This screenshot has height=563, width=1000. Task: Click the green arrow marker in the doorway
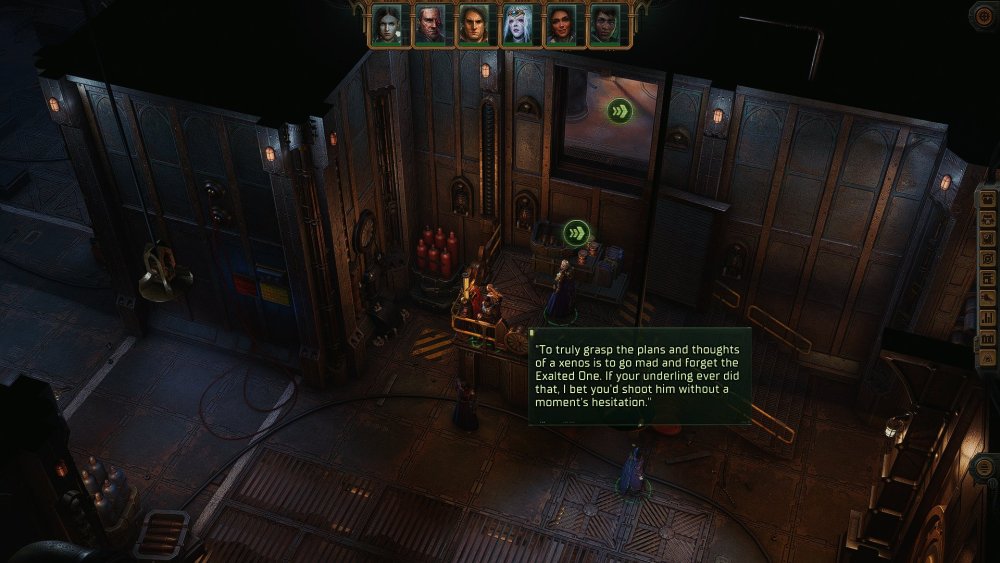[x=619, y=110]
